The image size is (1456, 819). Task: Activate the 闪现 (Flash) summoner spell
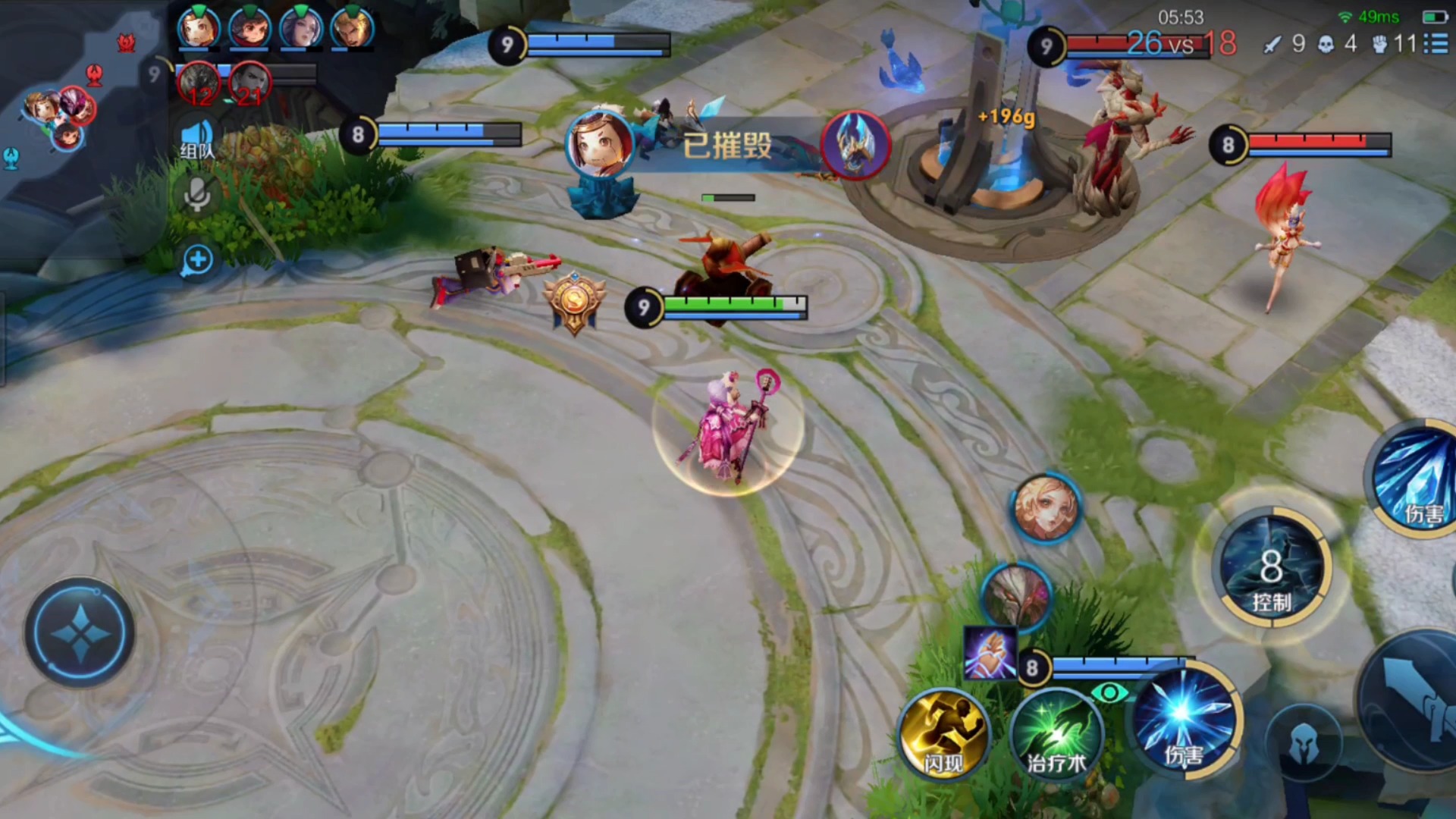coord(943,736)
